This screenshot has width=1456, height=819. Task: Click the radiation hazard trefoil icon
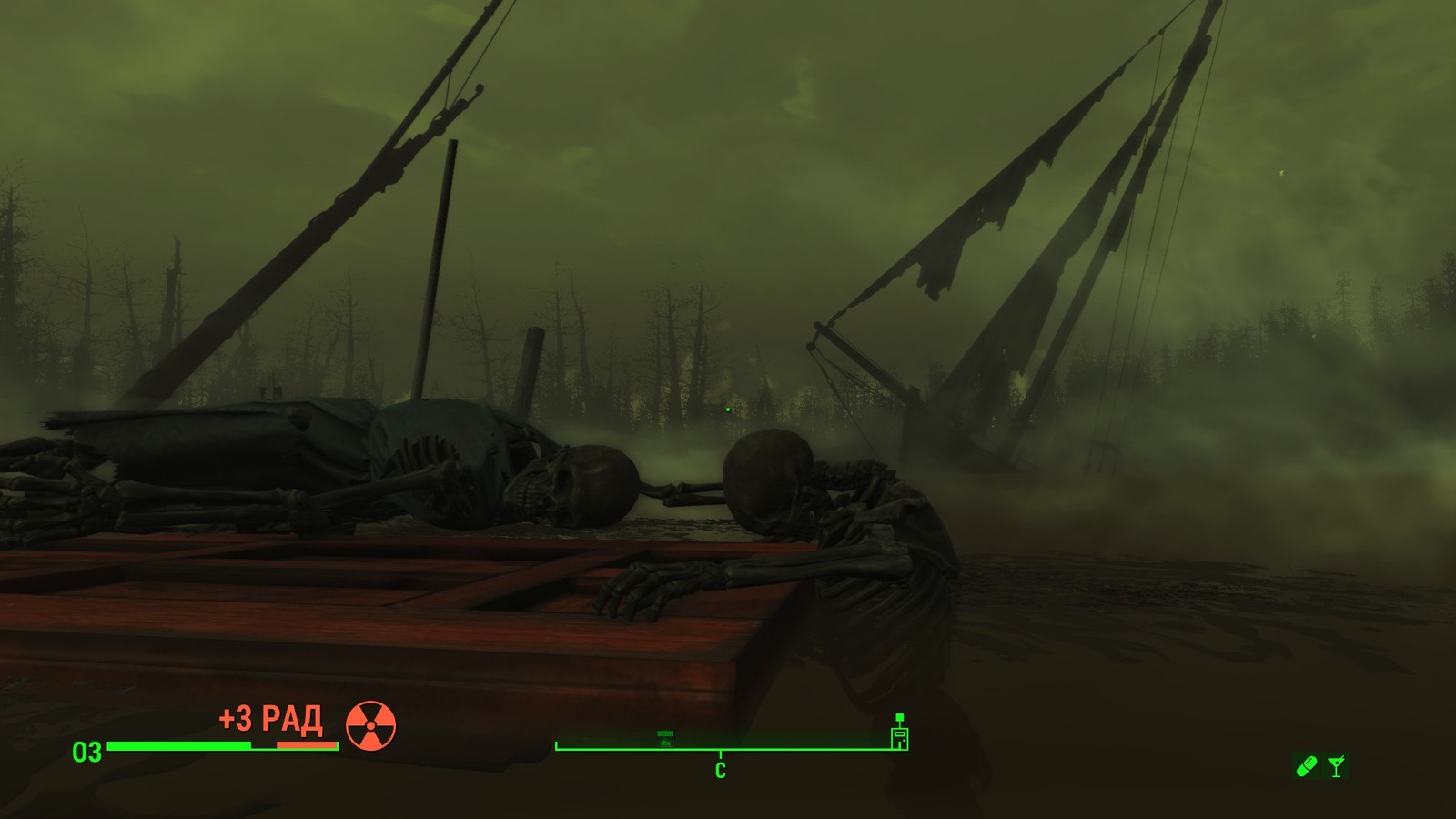pos(370,725)
